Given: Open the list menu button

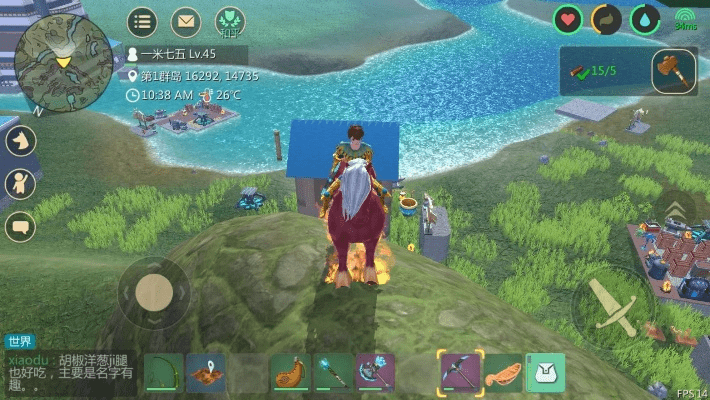Looking at the screenshot, I should click(142, 20).
